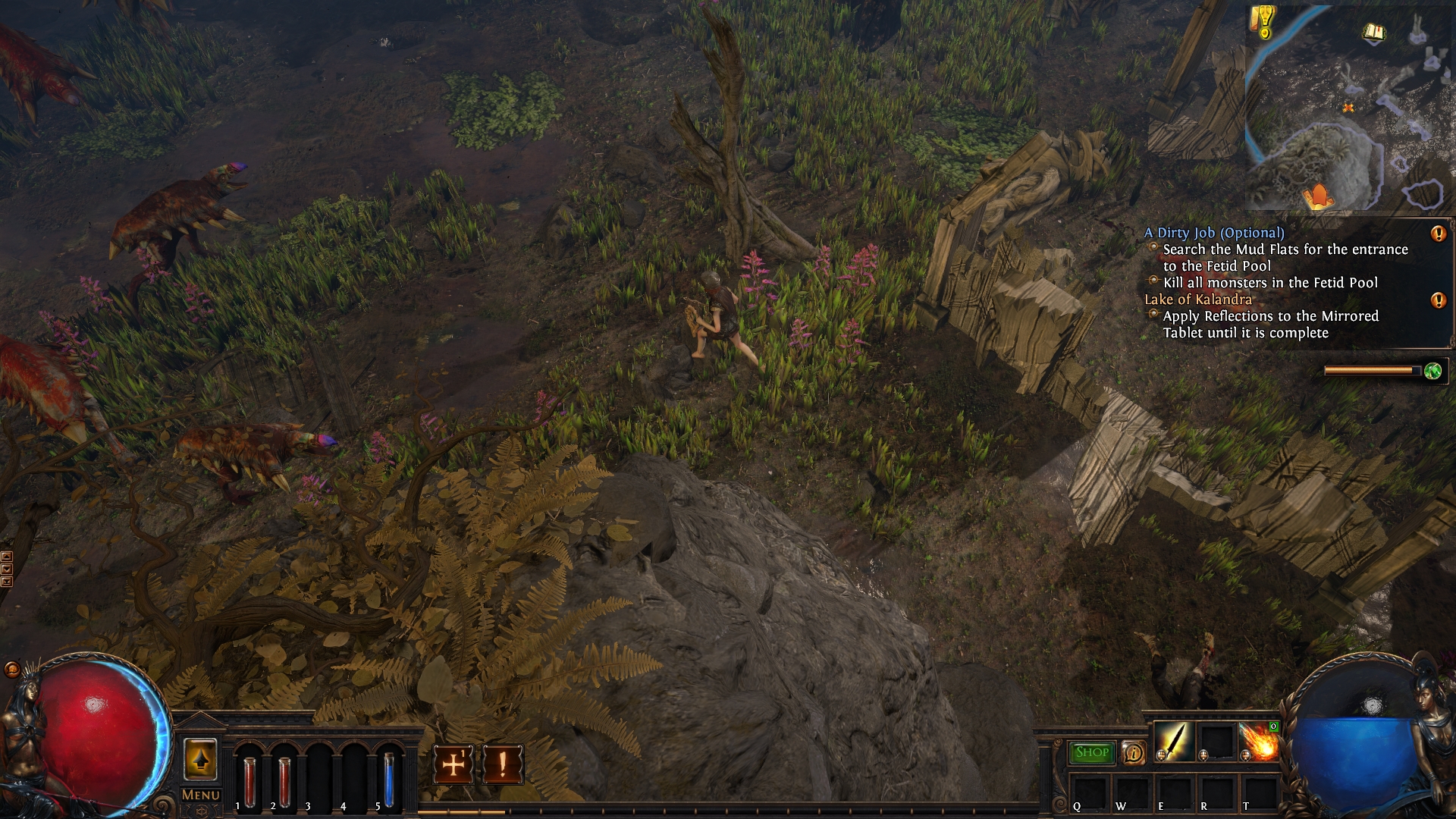This screenshot has width=1456, height=819.
Task: Open the orange exclamation mark notification
Action: pos(502,764)
